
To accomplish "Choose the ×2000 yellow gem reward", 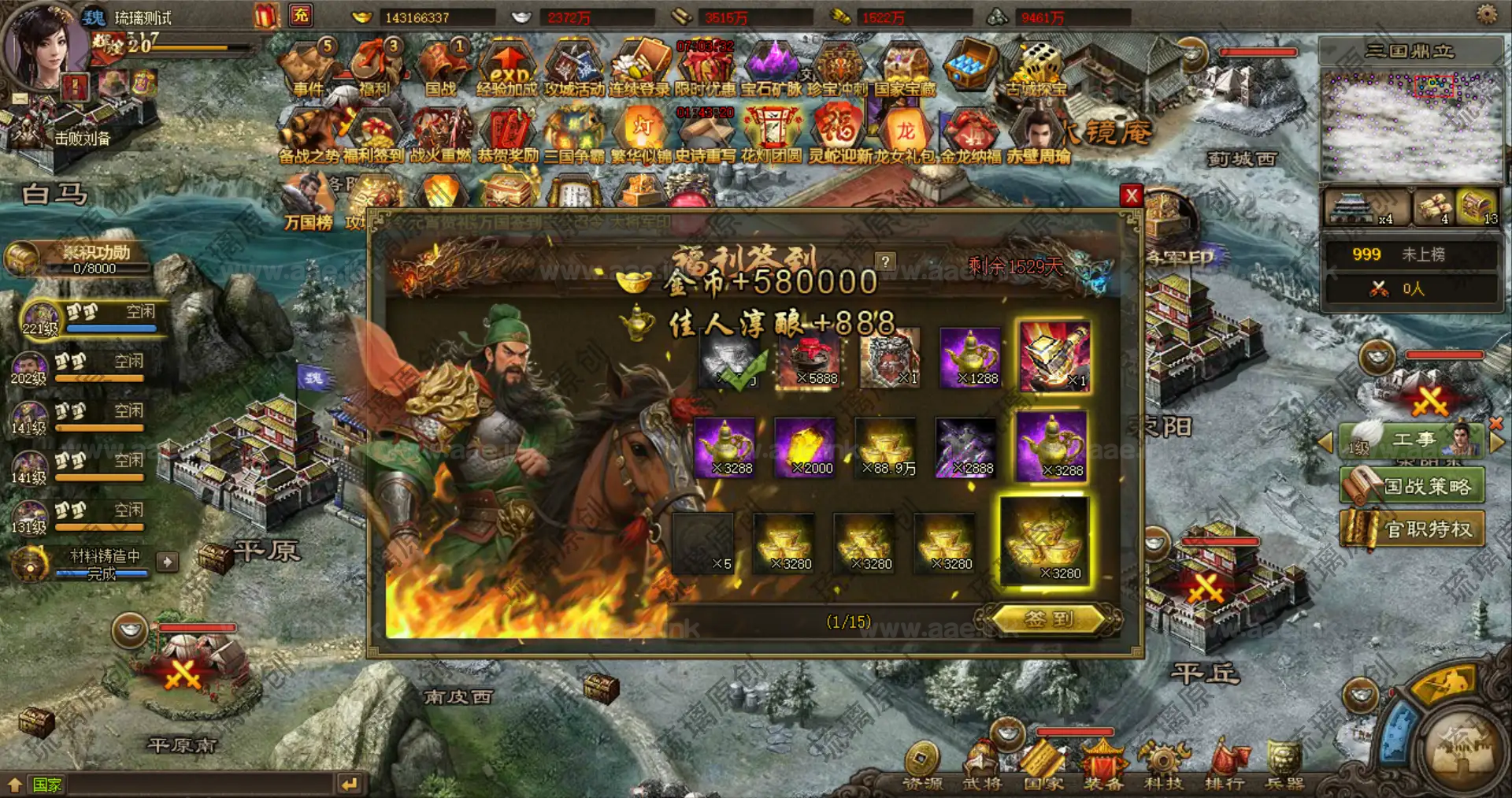I will tap(805, 449).
